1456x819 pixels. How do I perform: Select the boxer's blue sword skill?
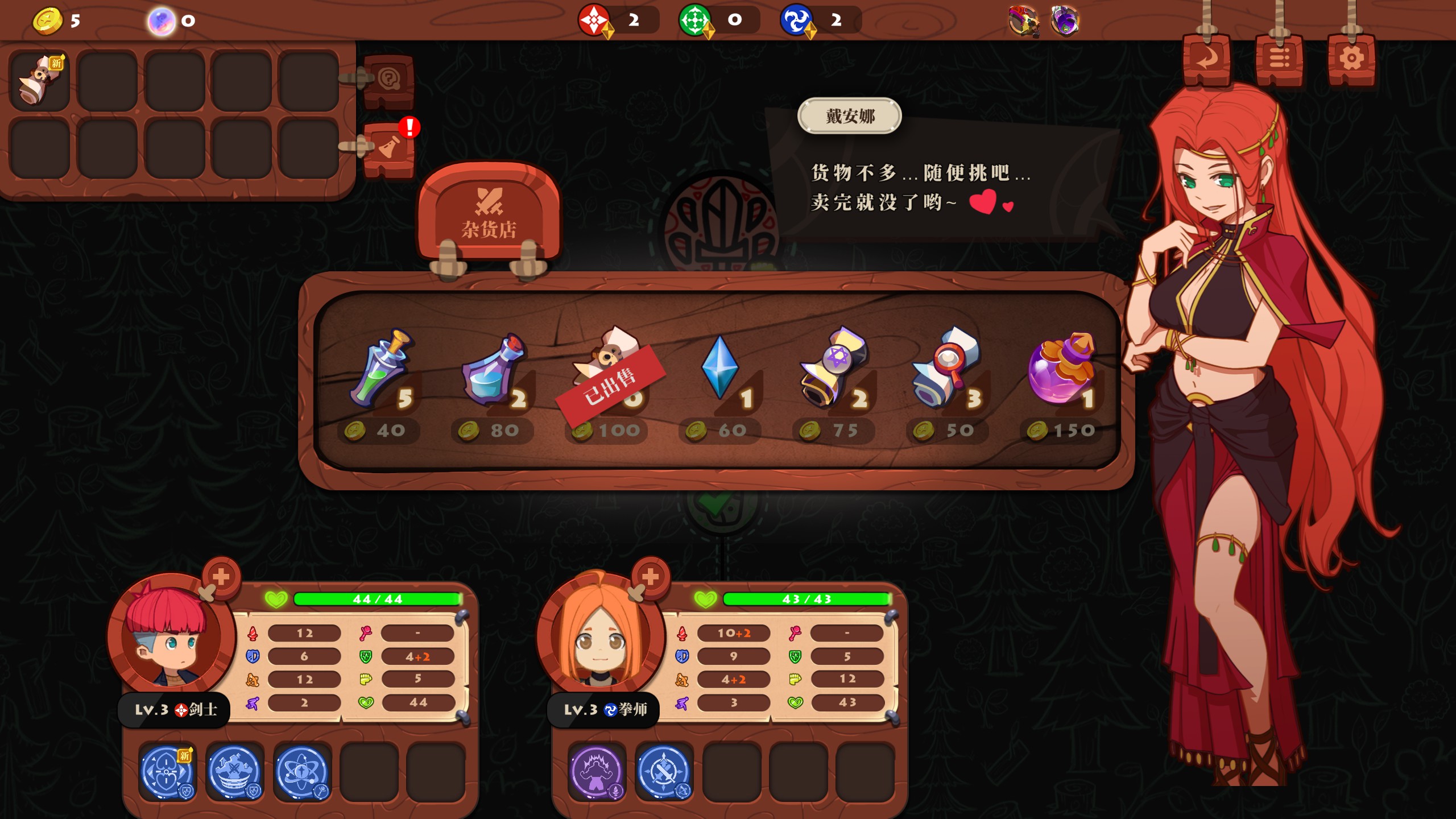pos(664,772)
